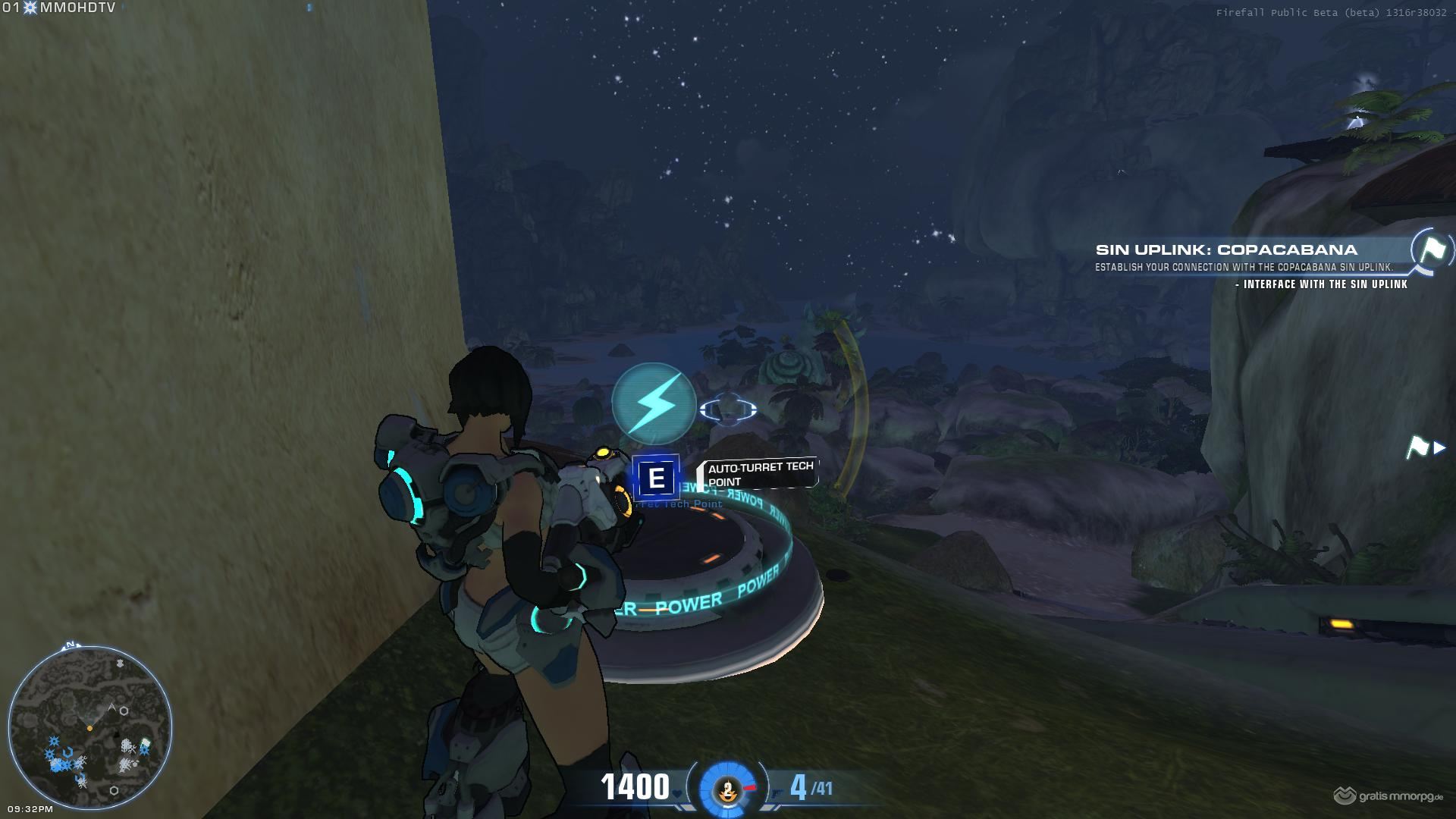This screenshot has width=1456, height=819.
Task: Select the SIN Uplink: Copacabana mission tracker
Action: pyautogui.click(x=1225, y=250)
